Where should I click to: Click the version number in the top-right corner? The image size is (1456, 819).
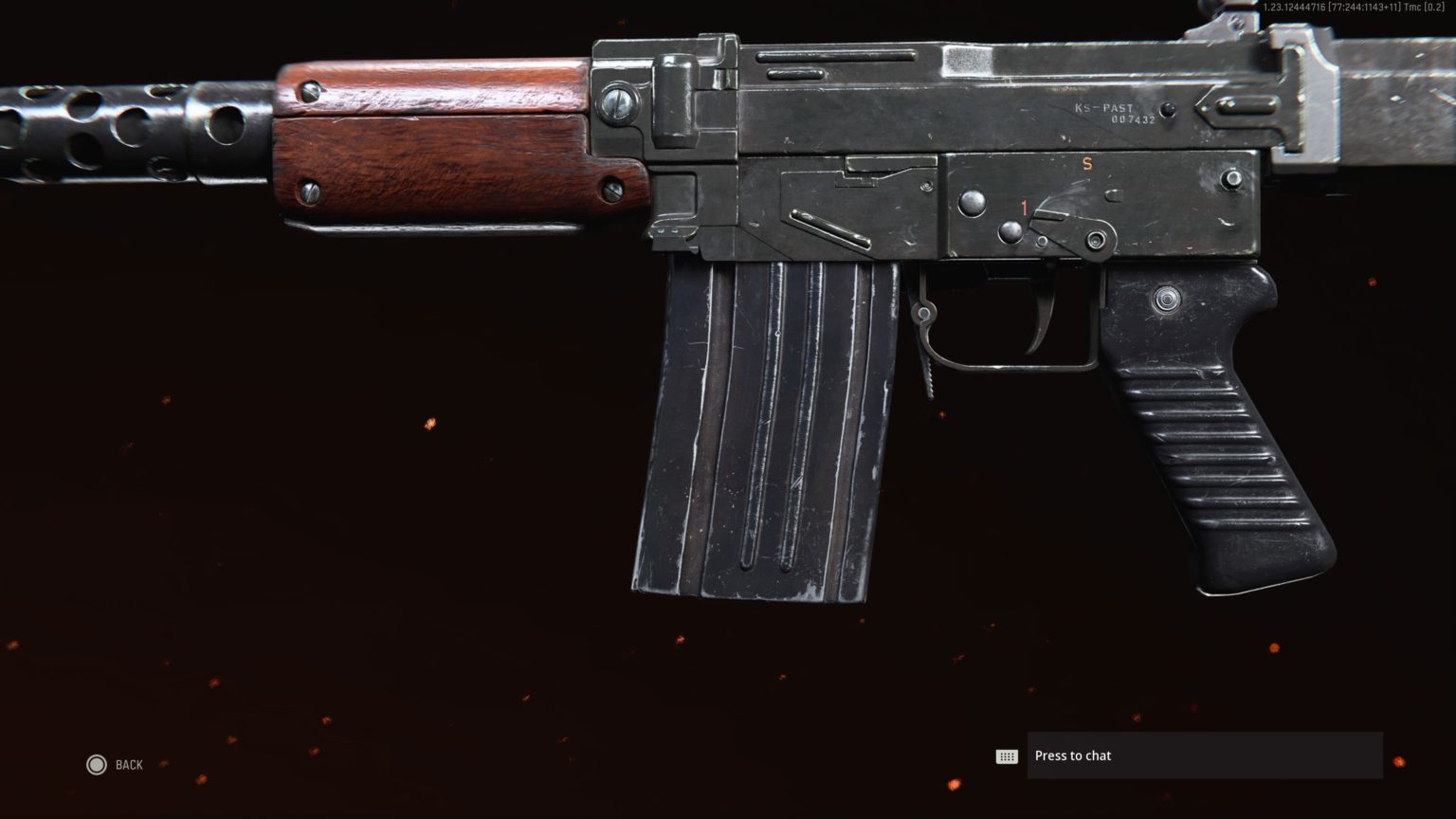[x=1356, y=7]
